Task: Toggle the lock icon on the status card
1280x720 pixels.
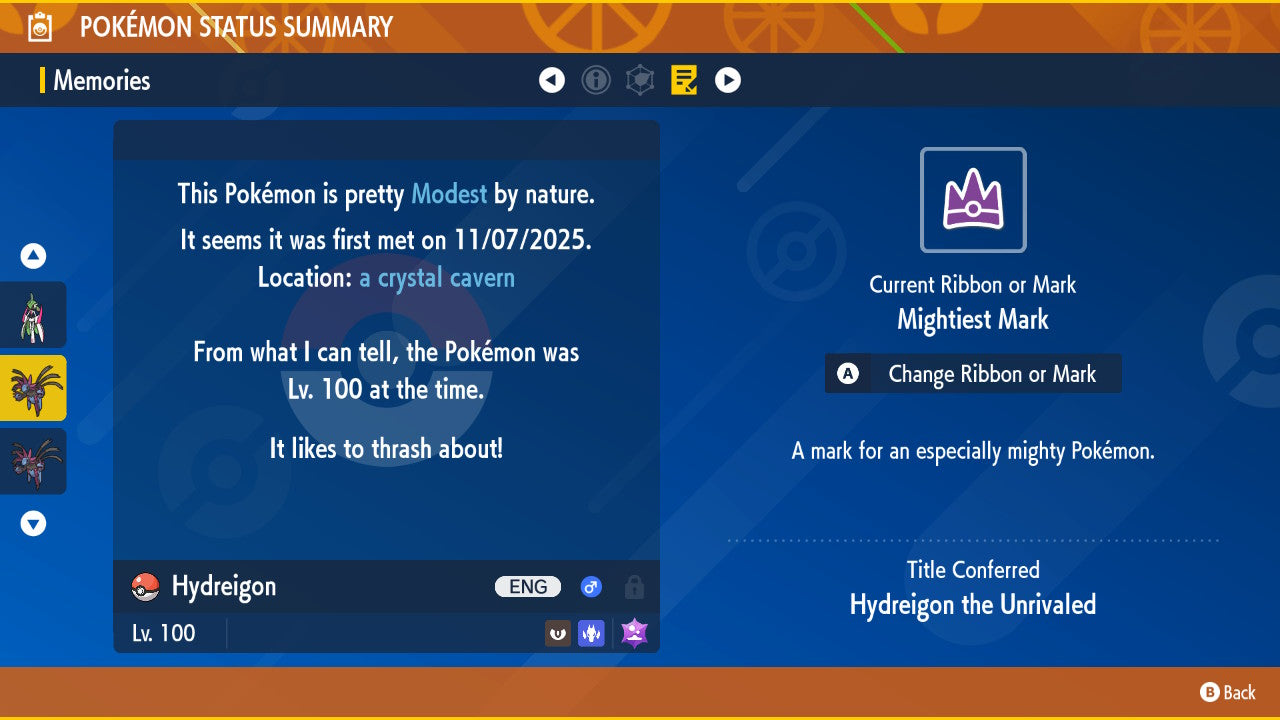Action: (634, 587)
